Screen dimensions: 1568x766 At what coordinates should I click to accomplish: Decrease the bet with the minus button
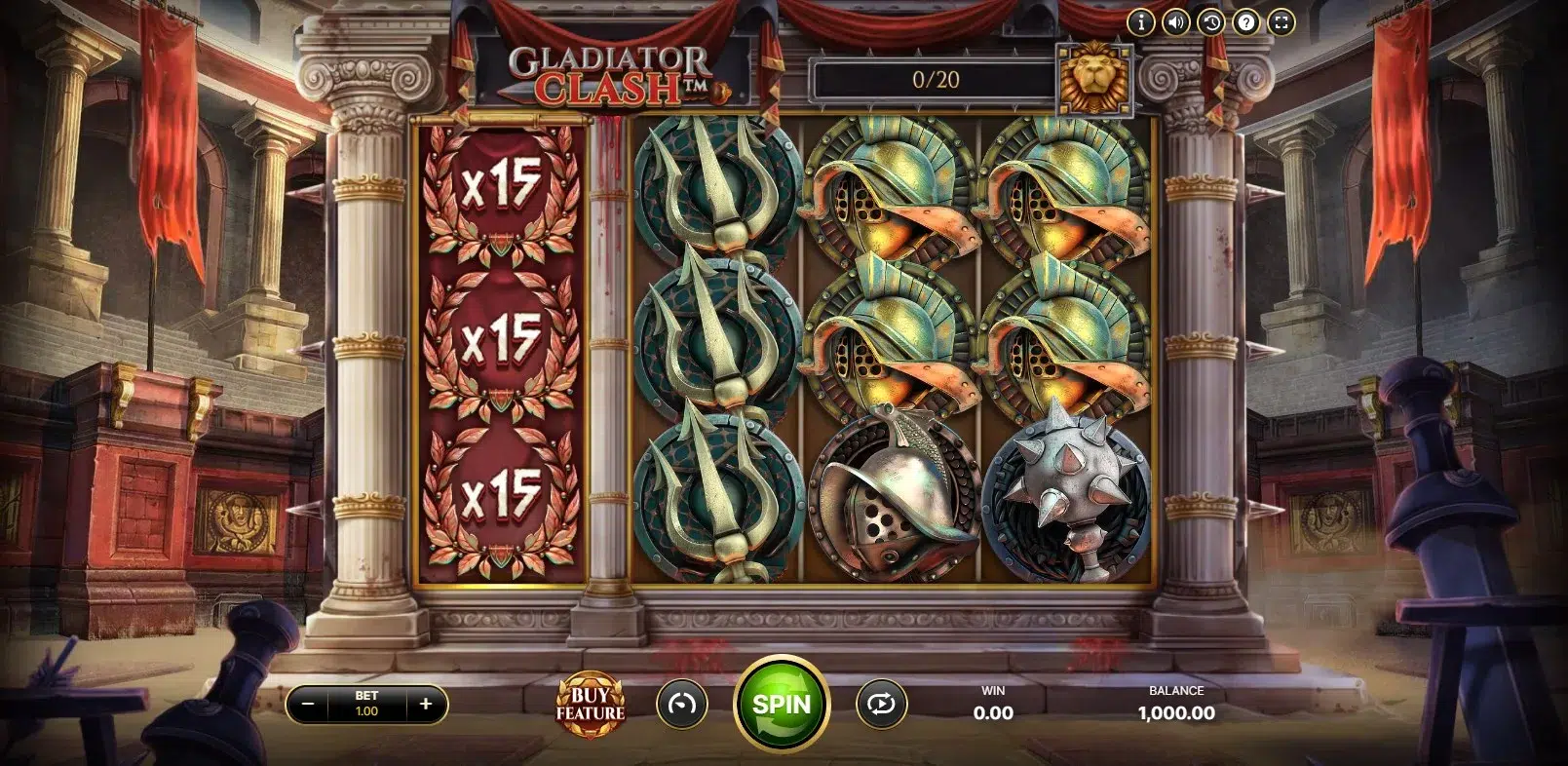[308, 704]
